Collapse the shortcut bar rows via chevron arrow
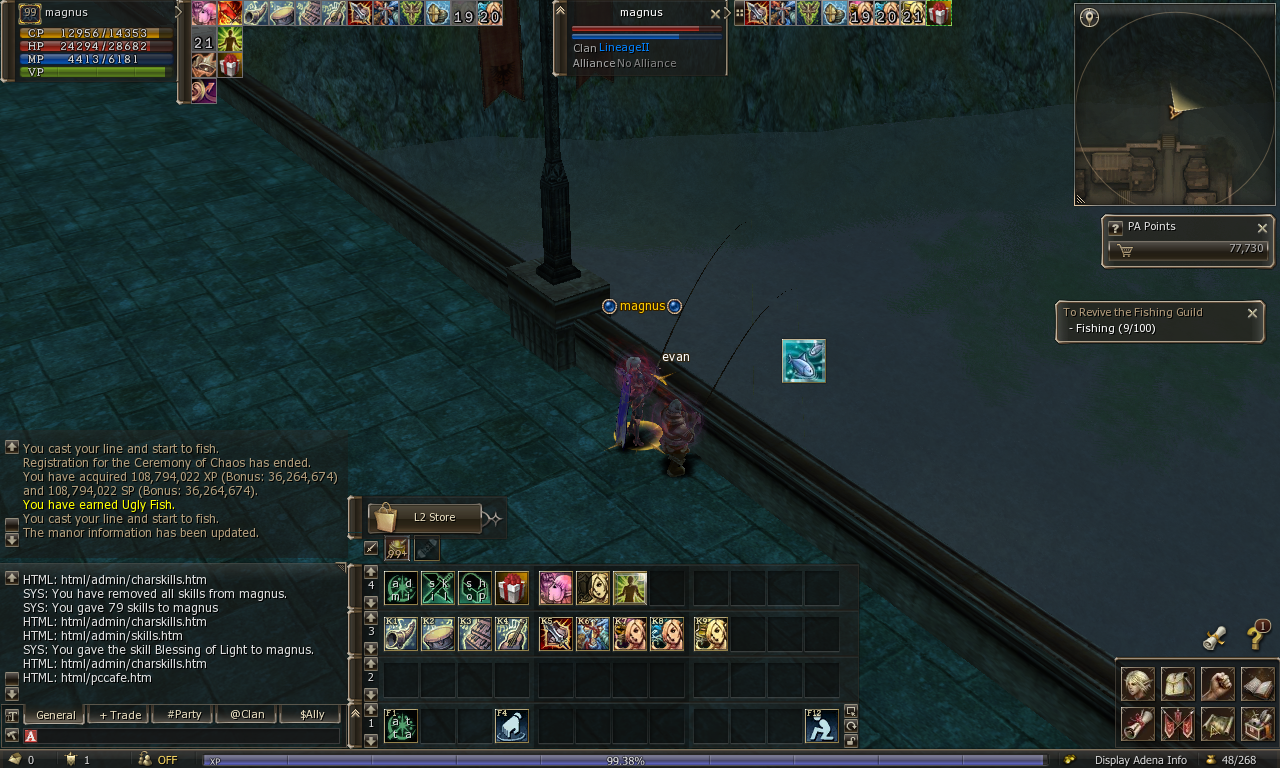 pos(356,712)
